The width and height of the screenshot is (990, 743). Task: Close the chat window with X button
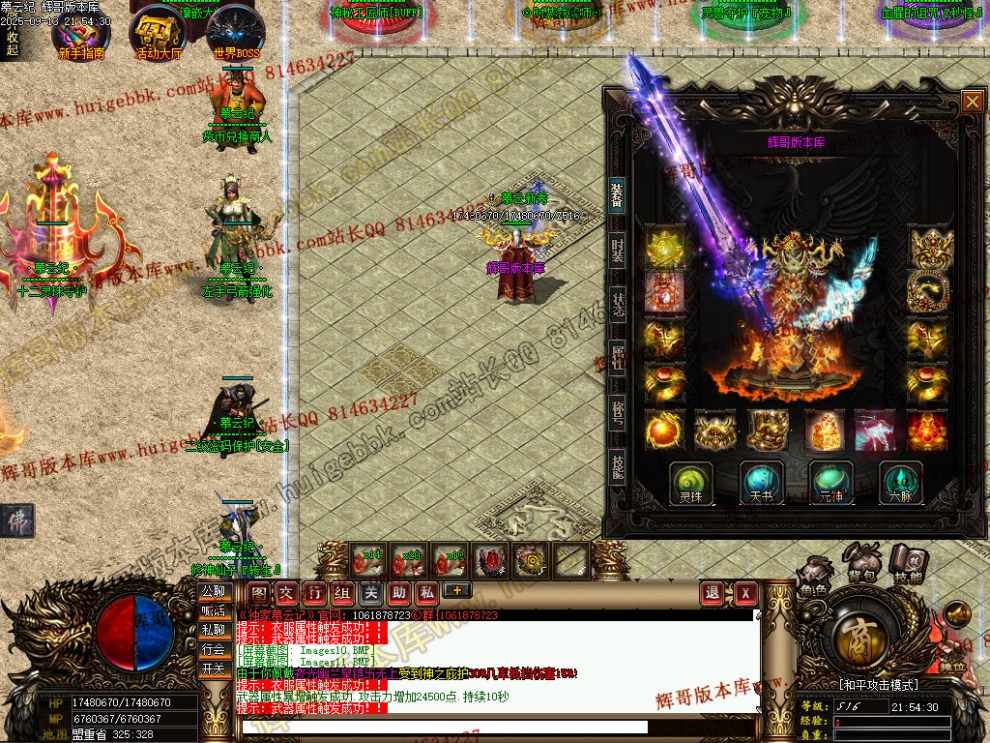pyautogui.click(x=746, y=593)
